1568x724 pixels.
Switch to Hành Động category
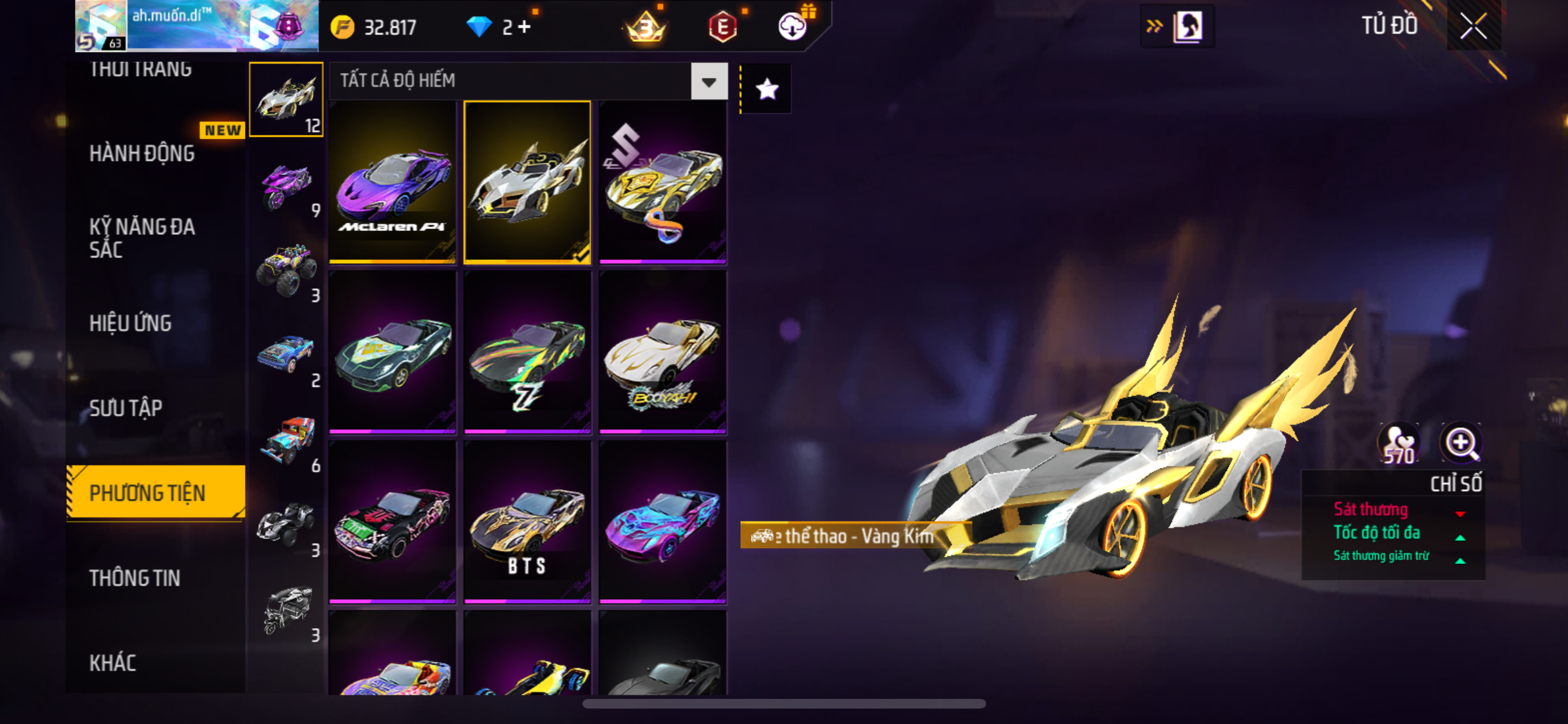(x=142, y=153)
